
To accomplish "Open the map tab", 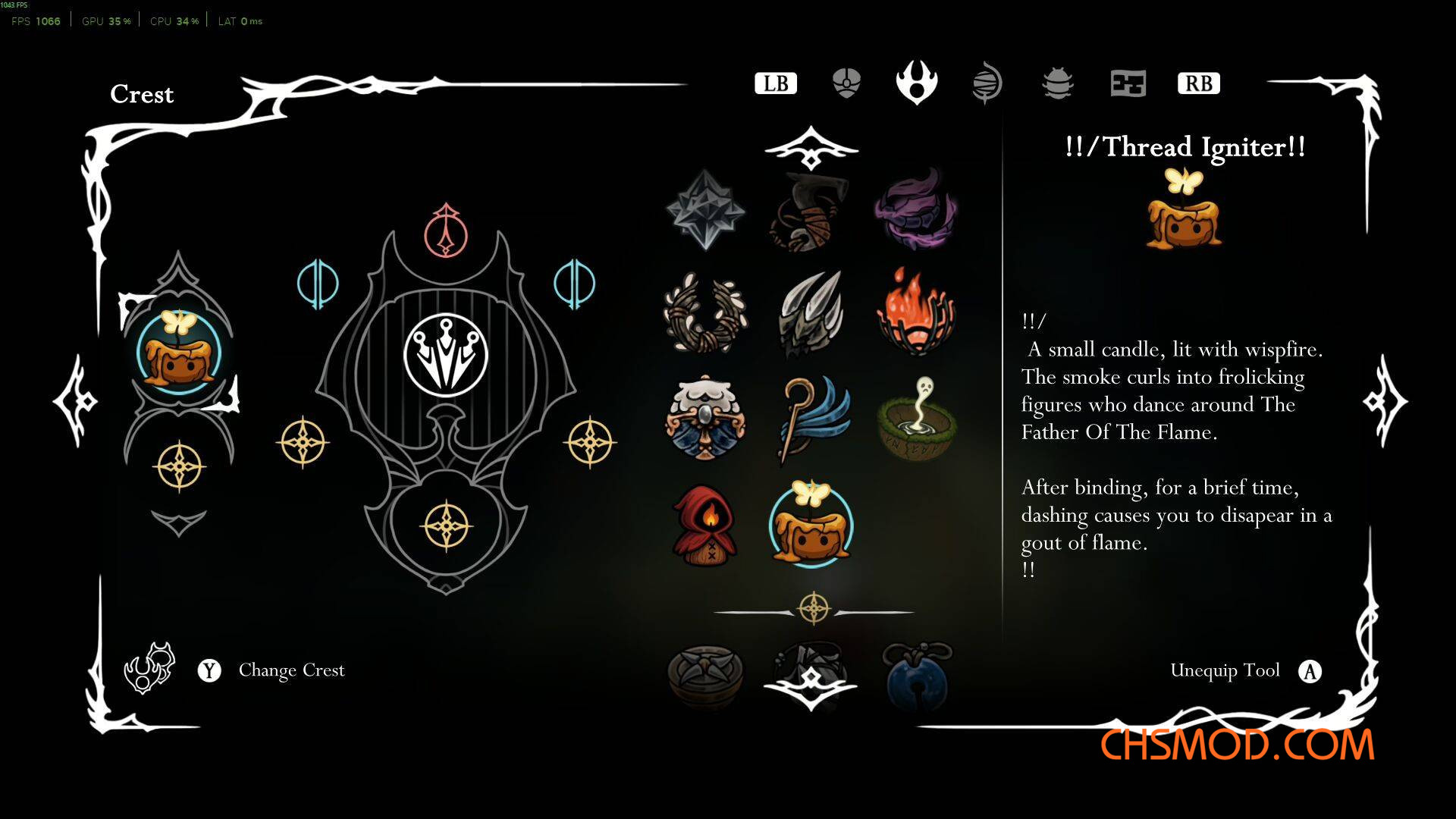I will 1128,83.
